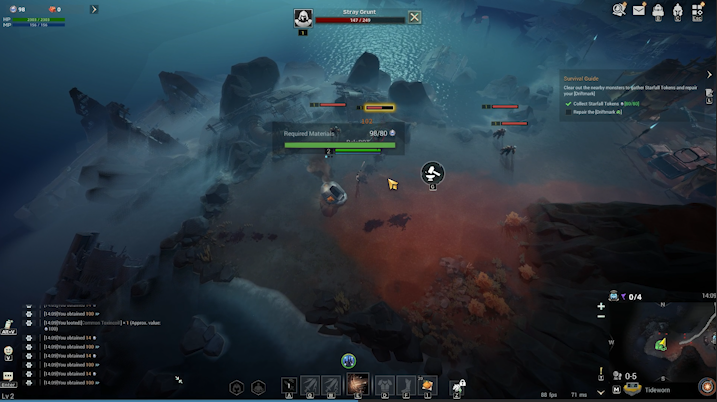Open the mail envelope icon
The image size is (717, 402).
click(639, 10)
